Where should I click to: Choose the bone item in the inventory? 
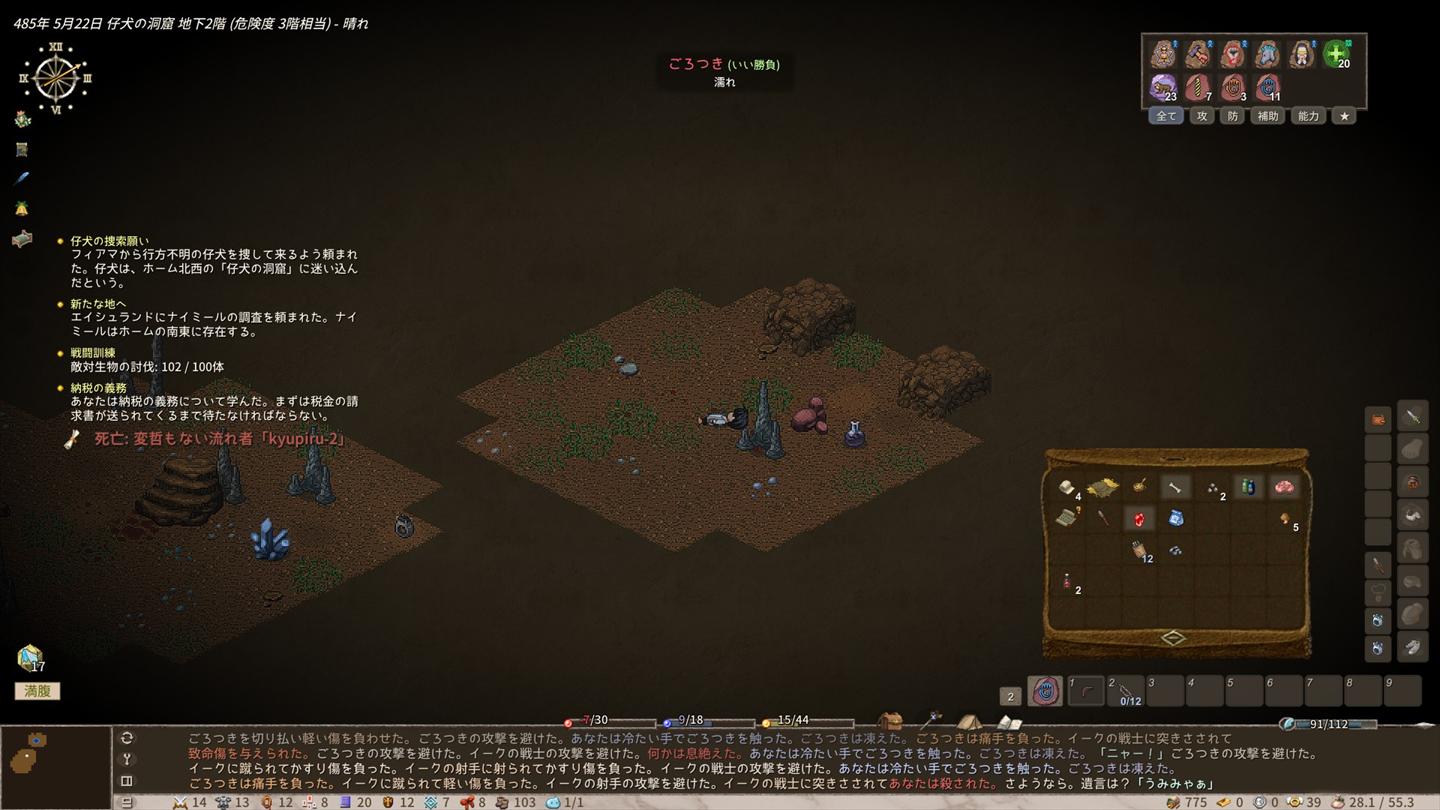(1175, 487)
